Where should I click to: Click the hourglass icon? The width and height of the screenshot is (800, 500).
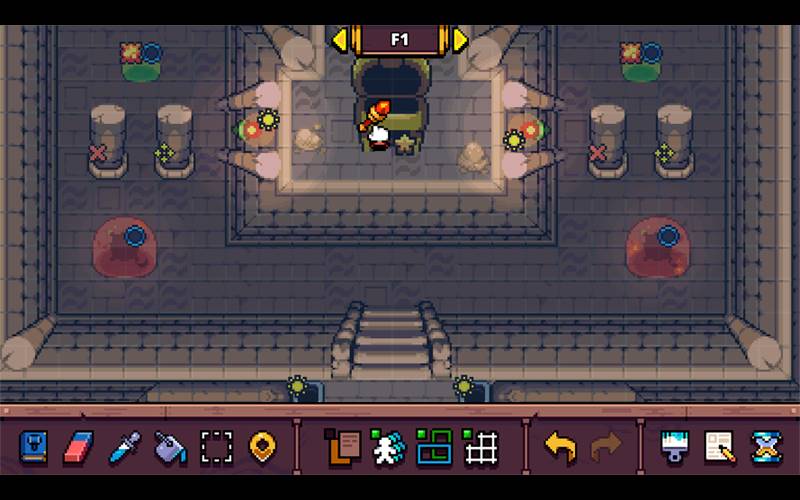766,448
